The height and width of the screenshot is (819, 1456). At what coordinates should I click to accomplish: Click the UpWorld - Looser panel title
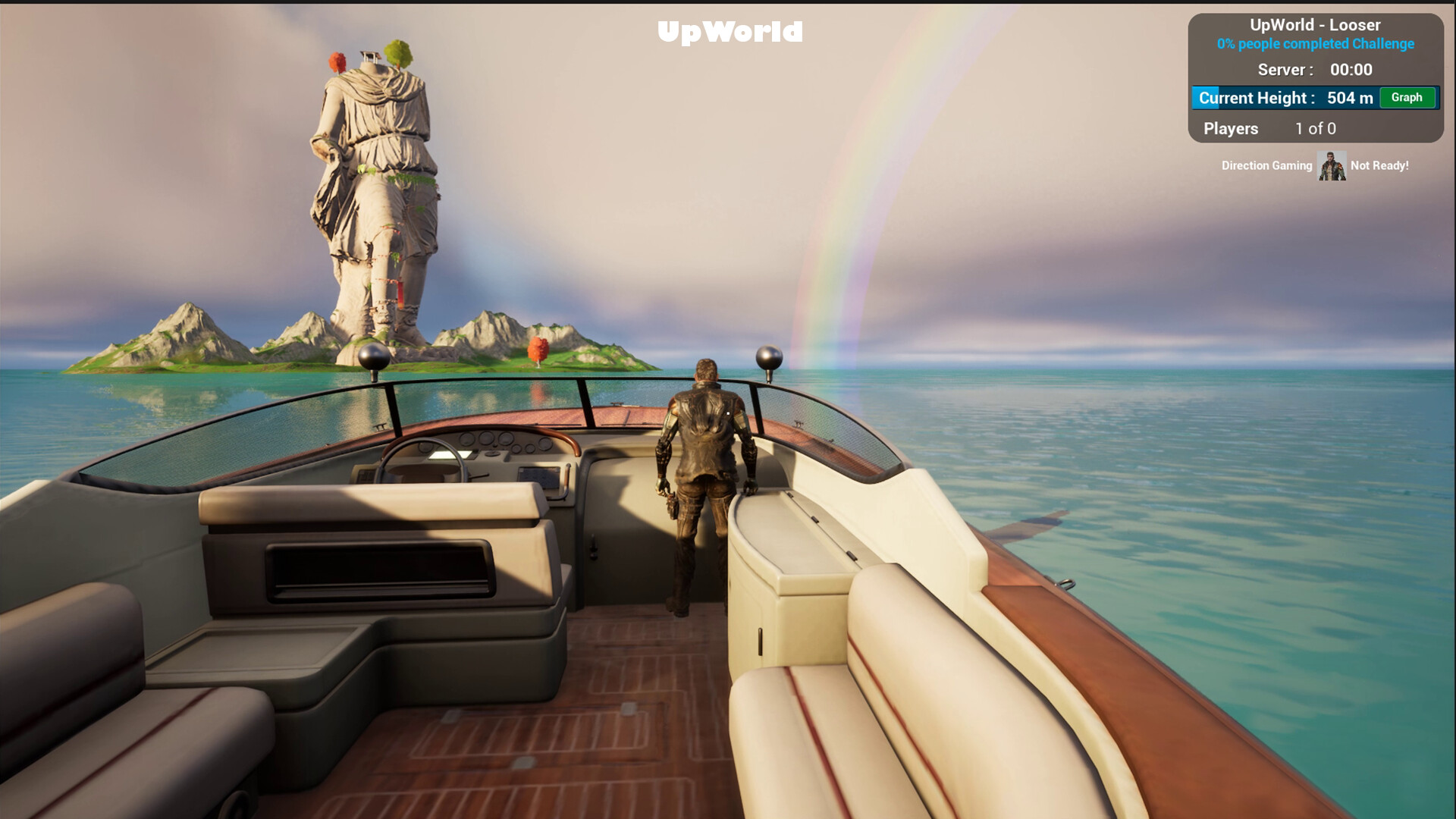[x=1314, y=24]
